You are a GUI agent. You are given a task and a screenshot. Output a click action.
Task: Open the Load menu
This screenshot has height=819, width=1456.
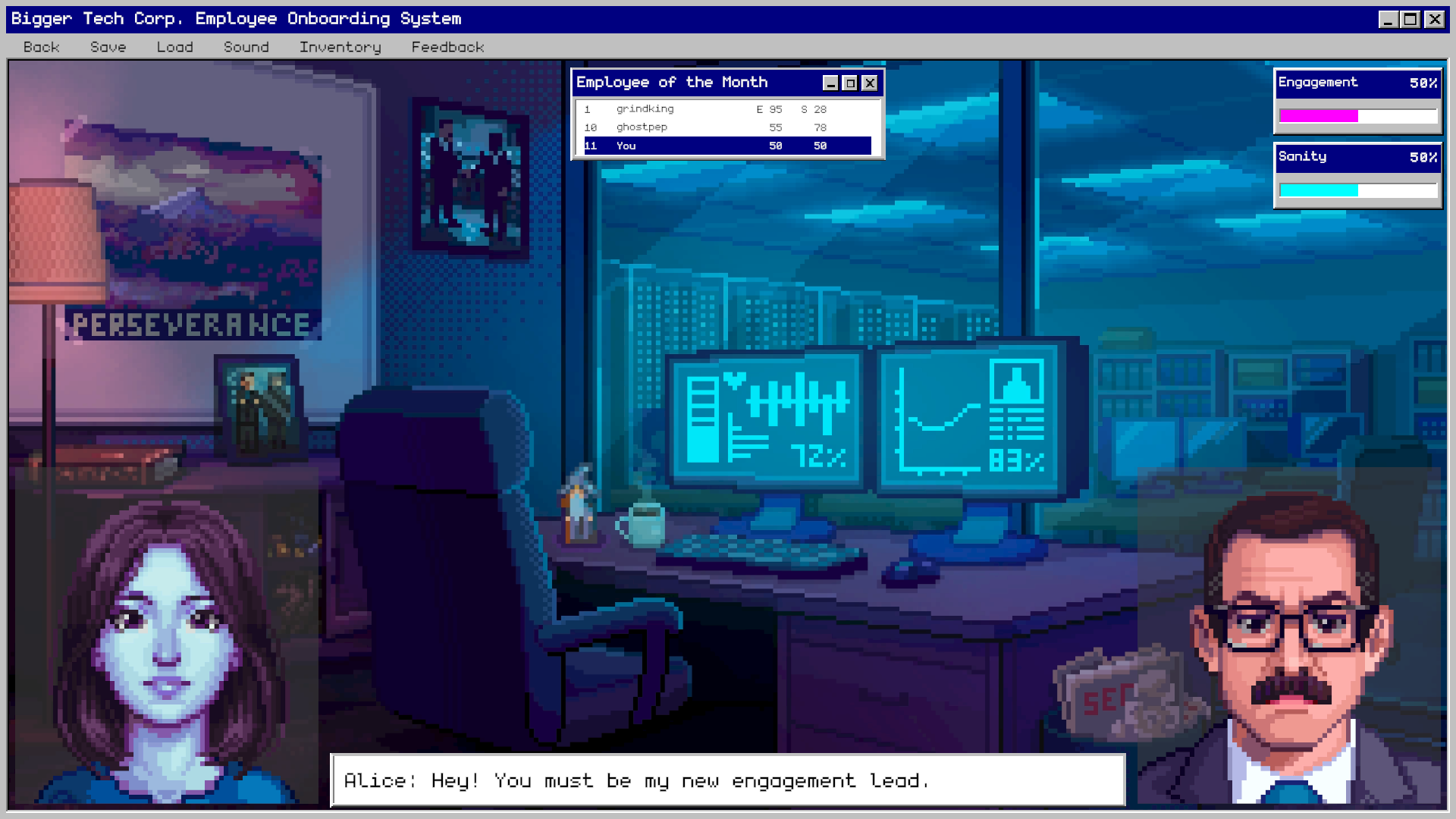click(x=174, y=47)
